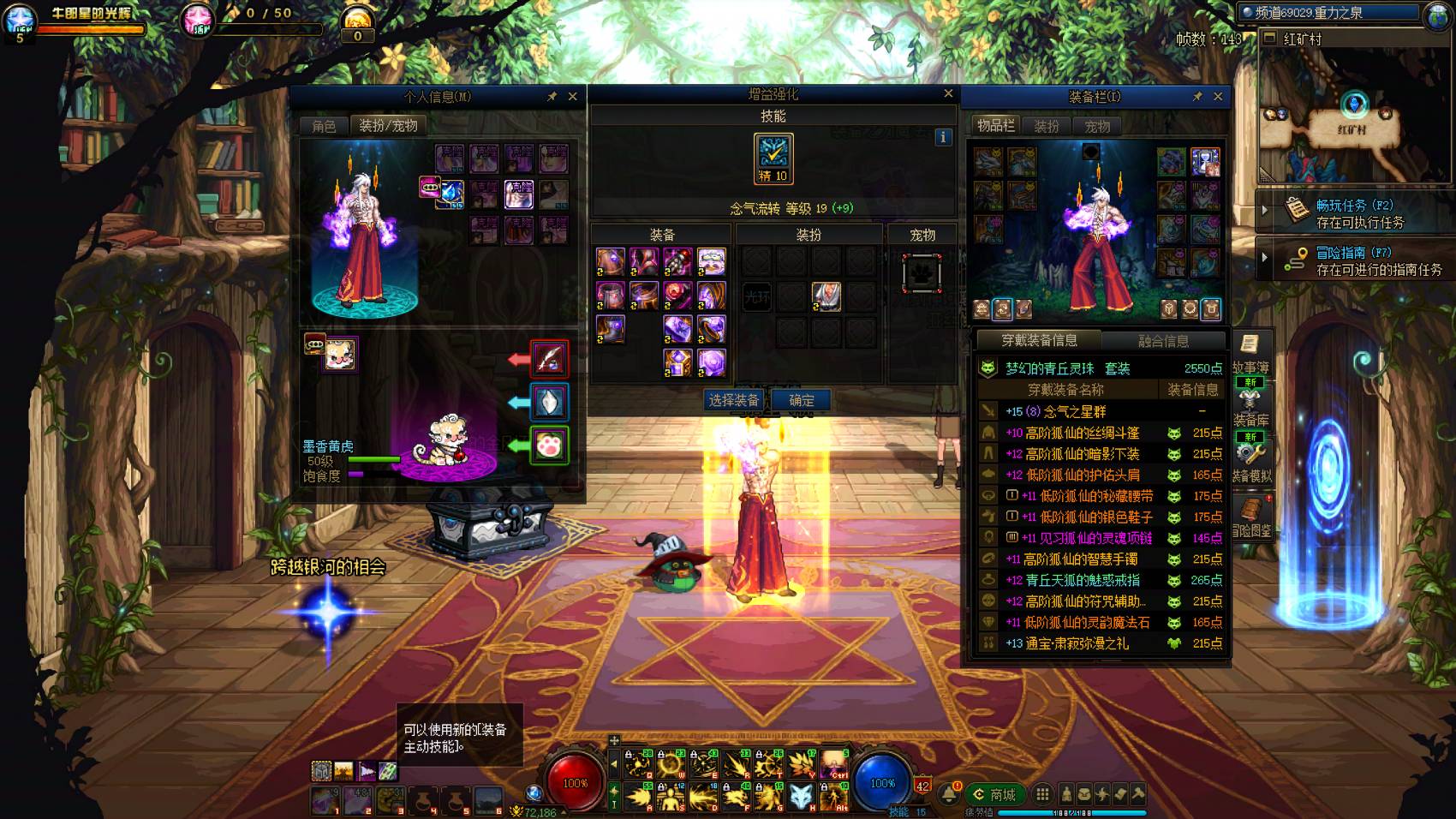The image size is (1456, 819).
Task: Close the 个人信息 panel
Action: (573, 97)
